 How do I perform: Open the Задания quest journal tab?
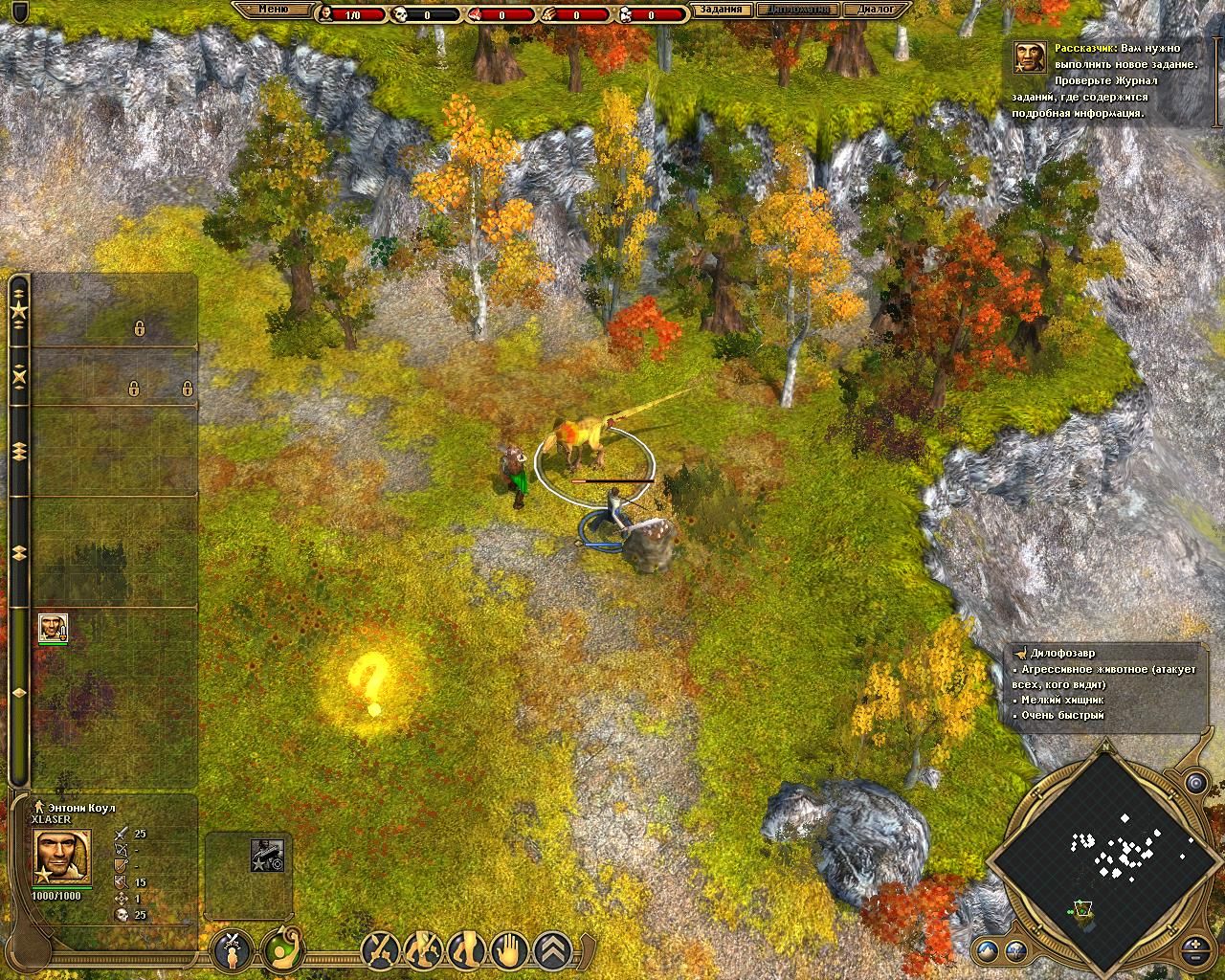pyautogui.click(x=720, y=11)
